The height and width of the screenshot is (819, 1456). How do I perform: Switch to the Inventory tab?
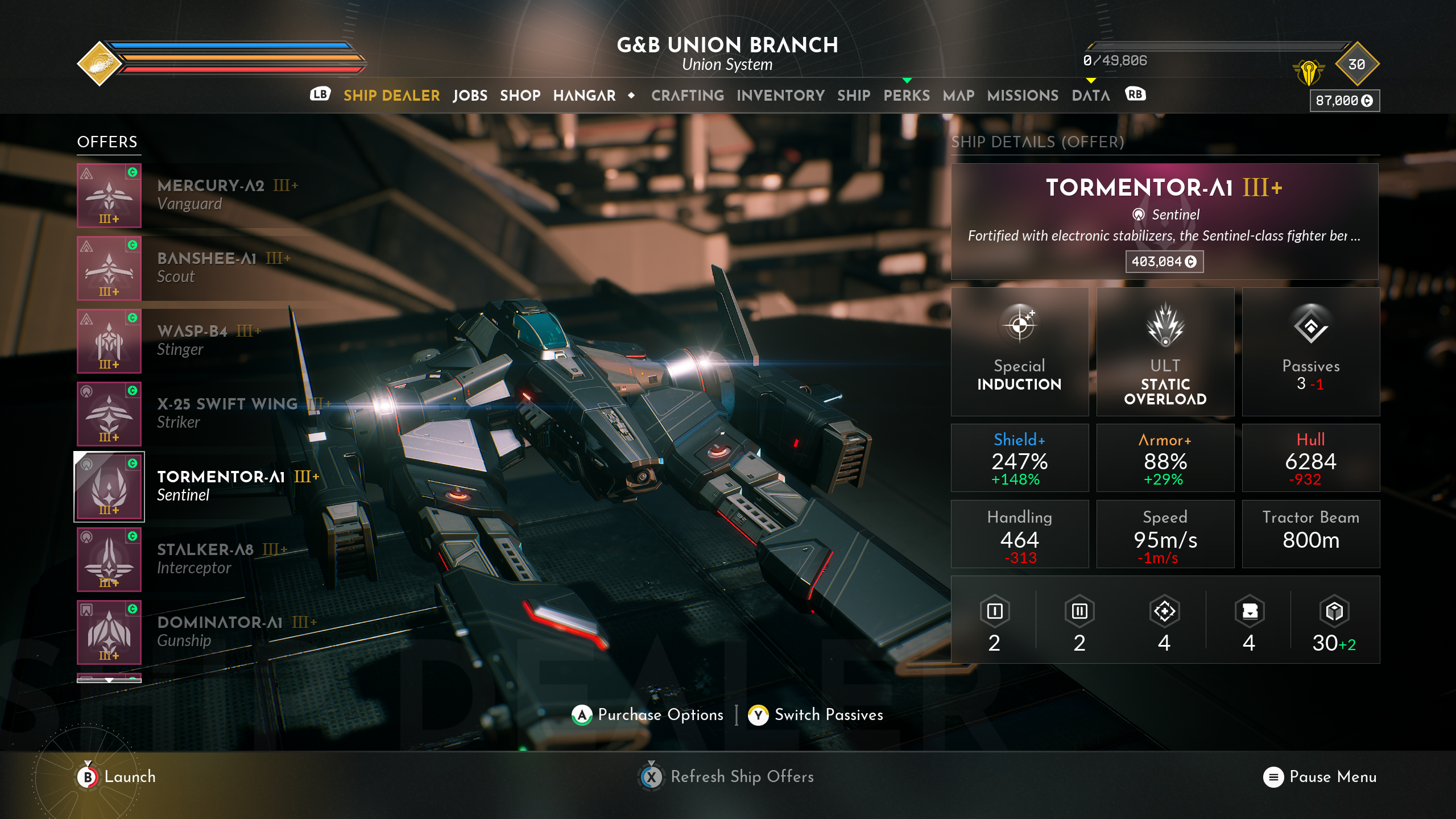(780, 96)
